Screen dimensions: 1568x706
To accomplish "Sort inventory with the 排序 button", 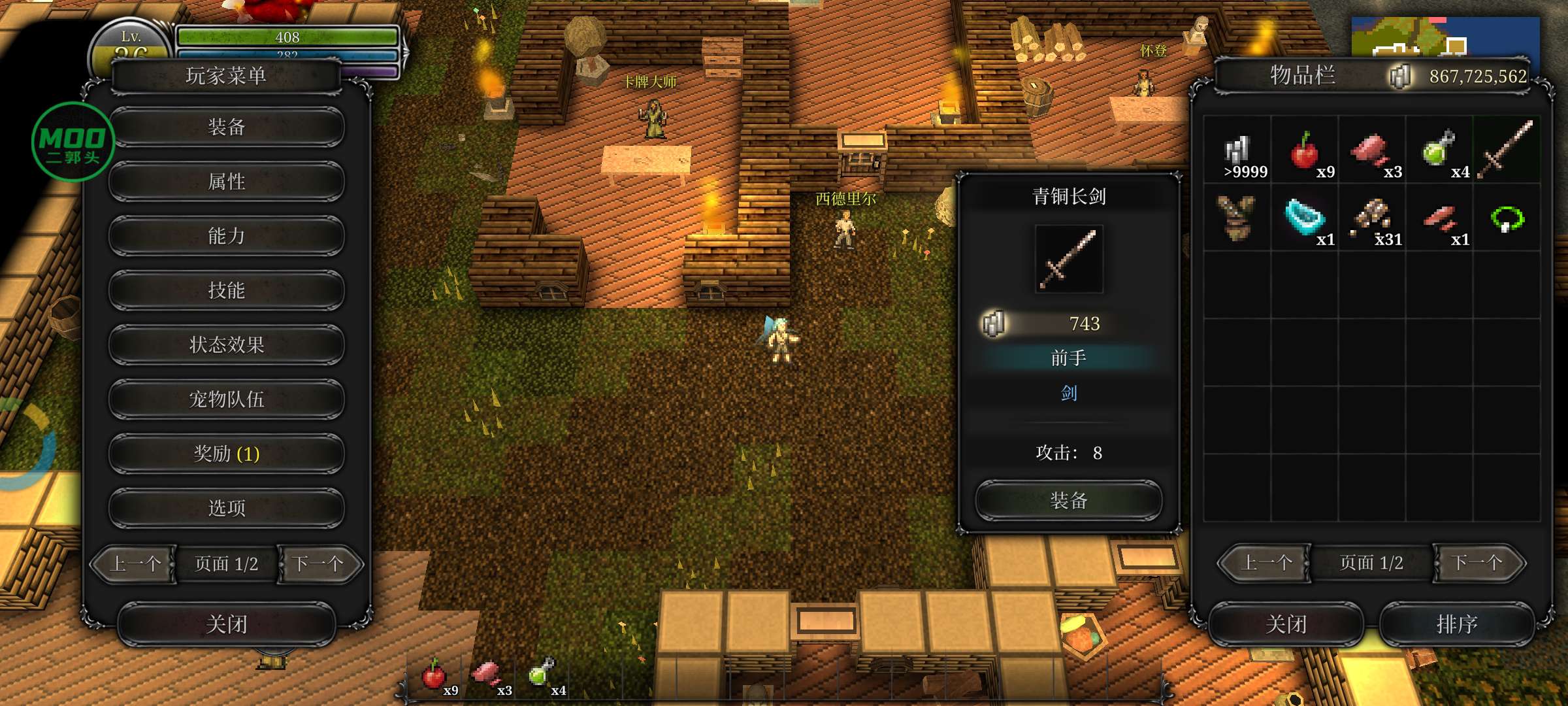I will coord(1456,624).
